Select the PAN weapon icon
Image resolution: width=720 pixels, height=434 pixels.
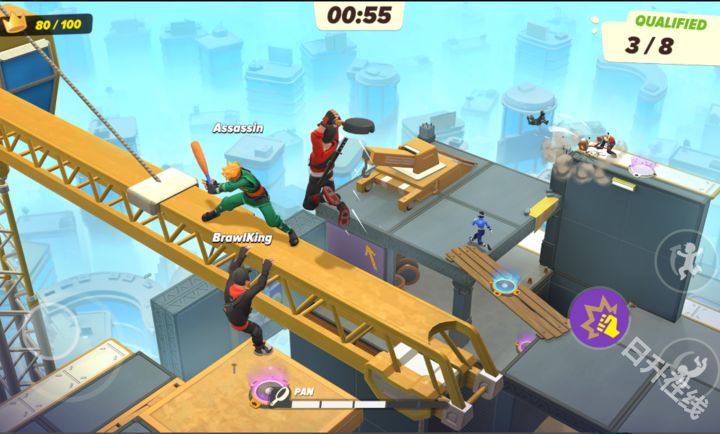[270, 392]
